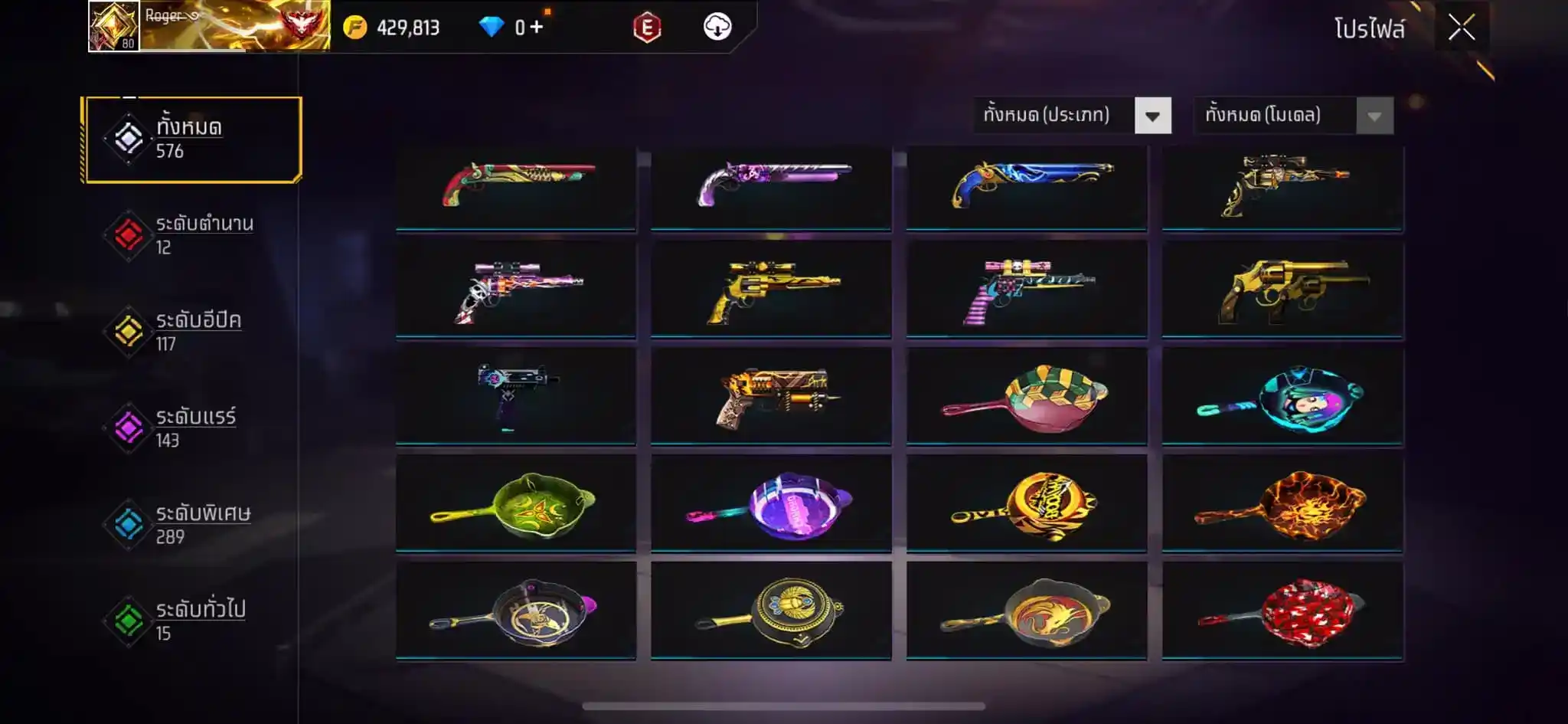
Task: Add diamonds using the plus button
Action: (x=537, y=28)
